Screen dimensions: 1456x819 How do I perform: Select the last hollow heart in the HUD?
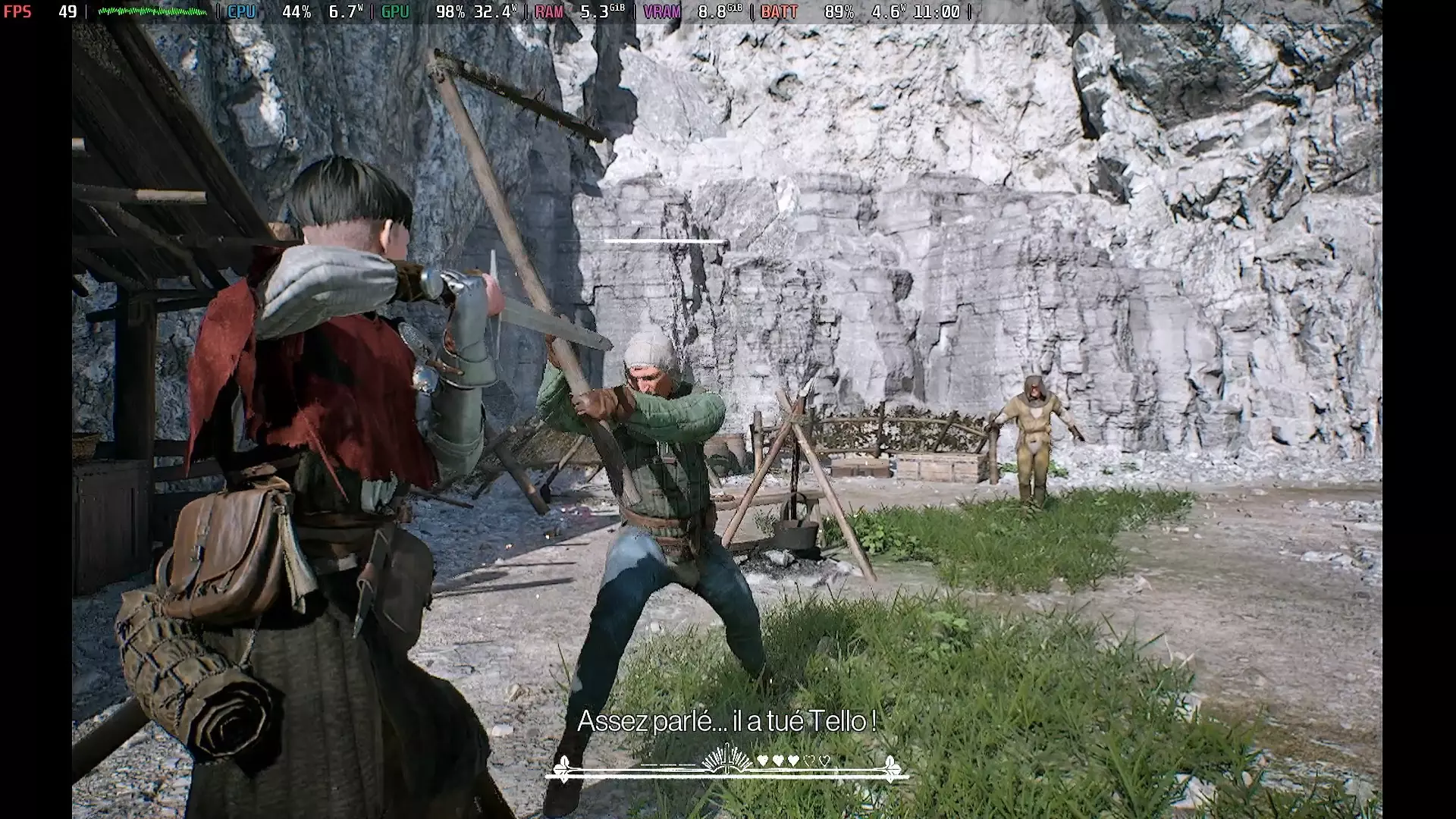click(x=824, y=761)
